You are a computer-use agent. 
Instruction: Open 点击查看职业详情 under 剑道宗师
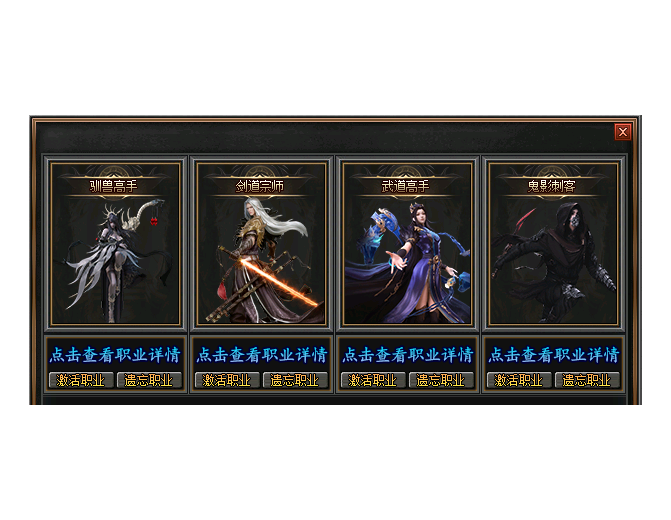tap(262, 355)
